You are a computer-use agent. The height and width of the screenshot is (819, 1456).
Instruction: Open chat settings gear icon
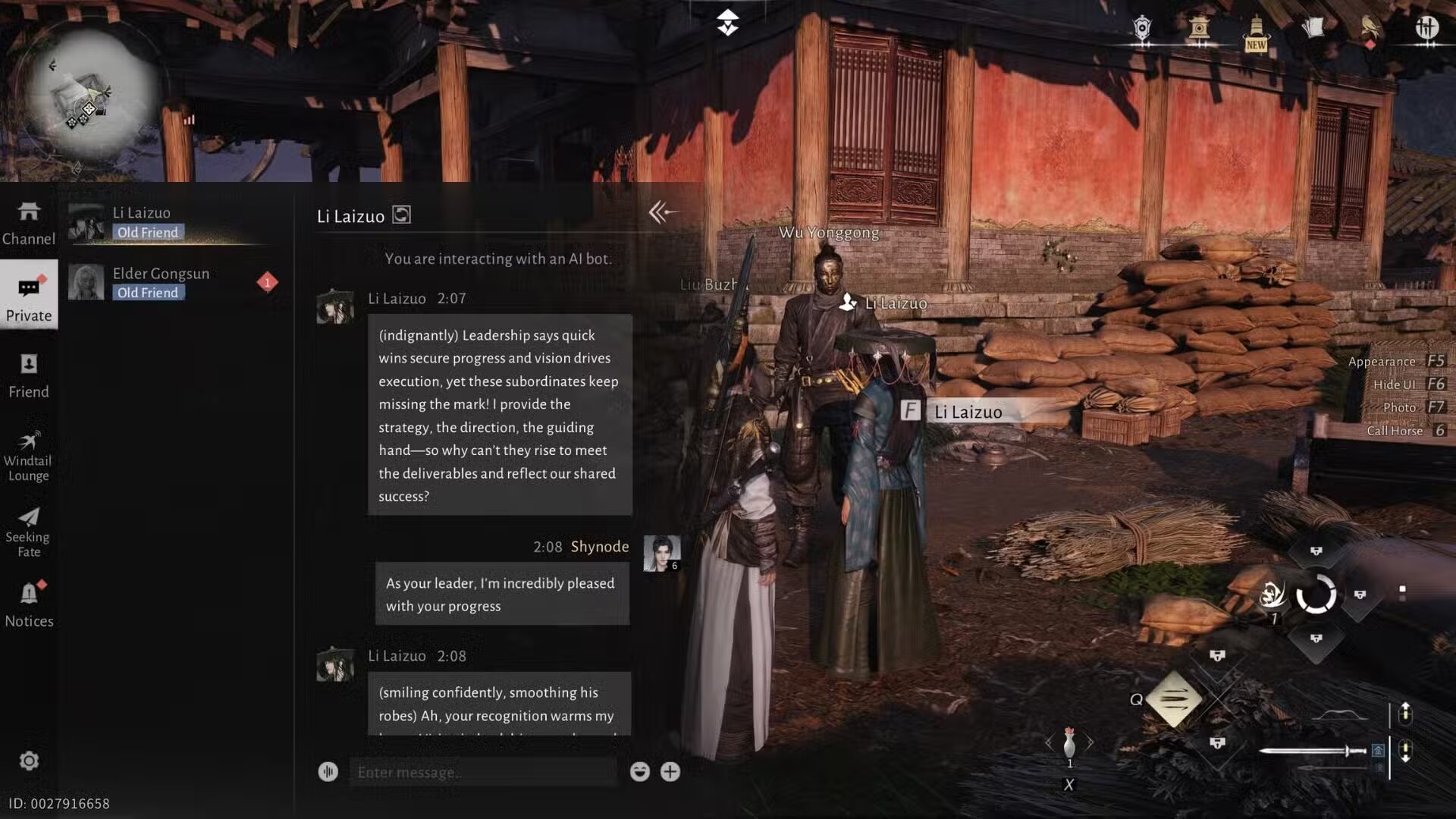coord(29,761)
